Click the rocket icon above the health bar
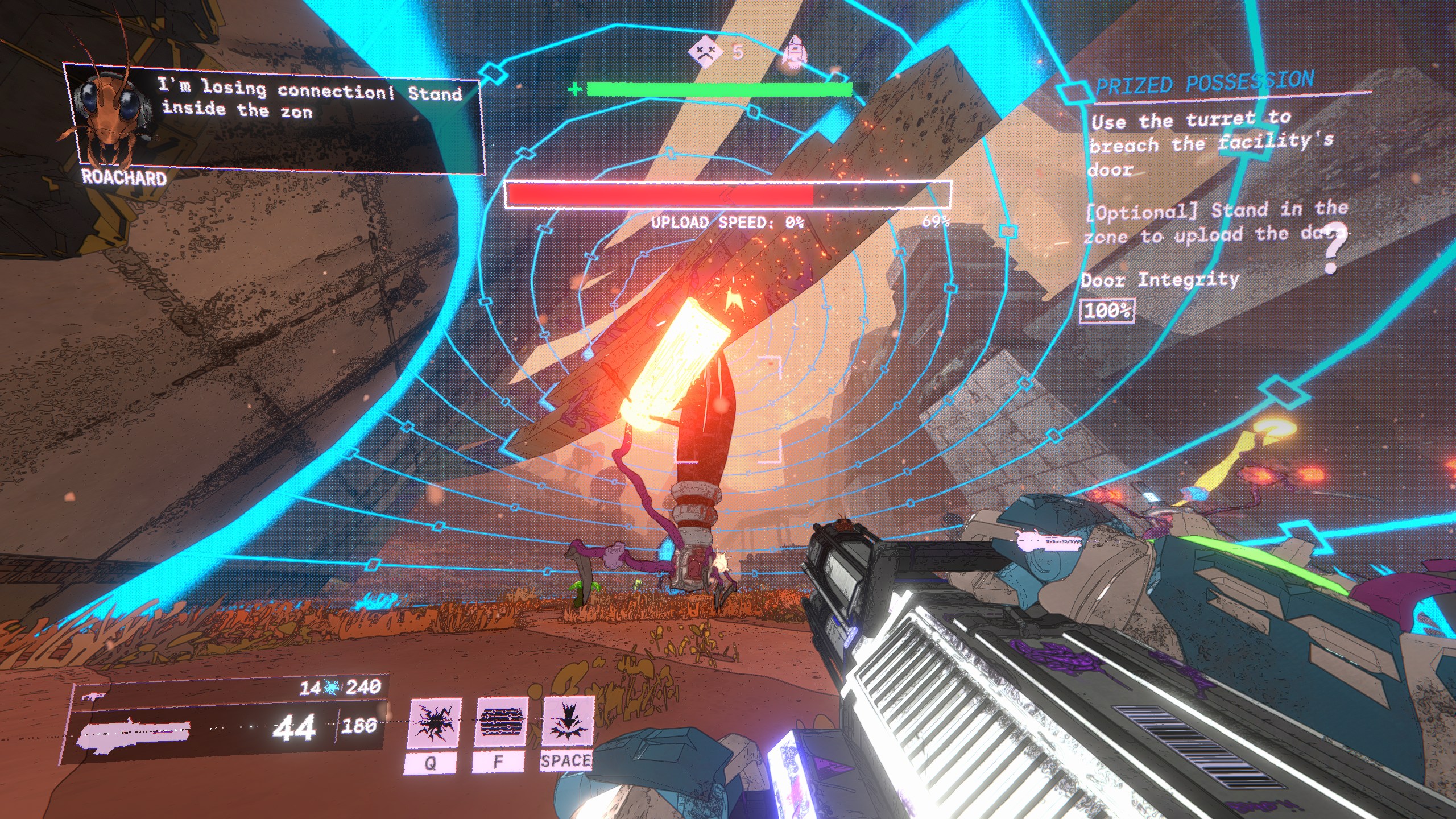Screen dimensions: 1456x819 click(x=794, y=52)
